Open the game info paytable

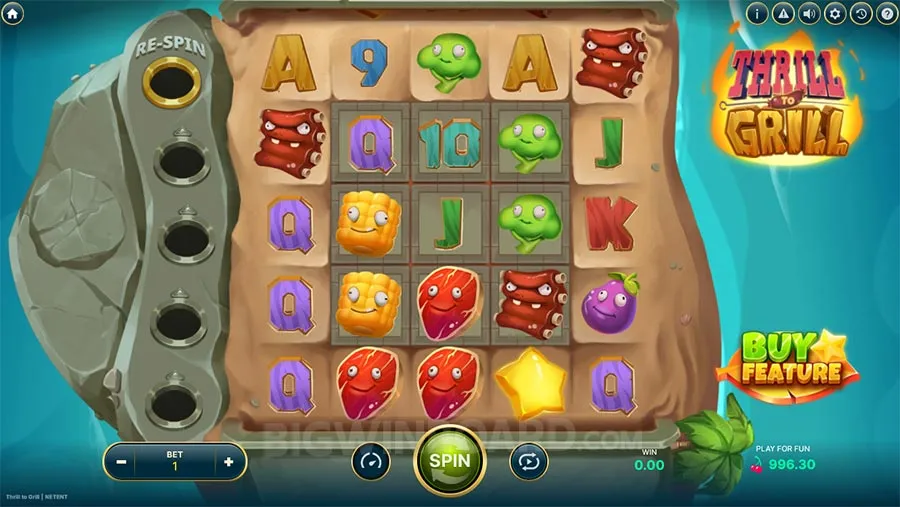759,14
